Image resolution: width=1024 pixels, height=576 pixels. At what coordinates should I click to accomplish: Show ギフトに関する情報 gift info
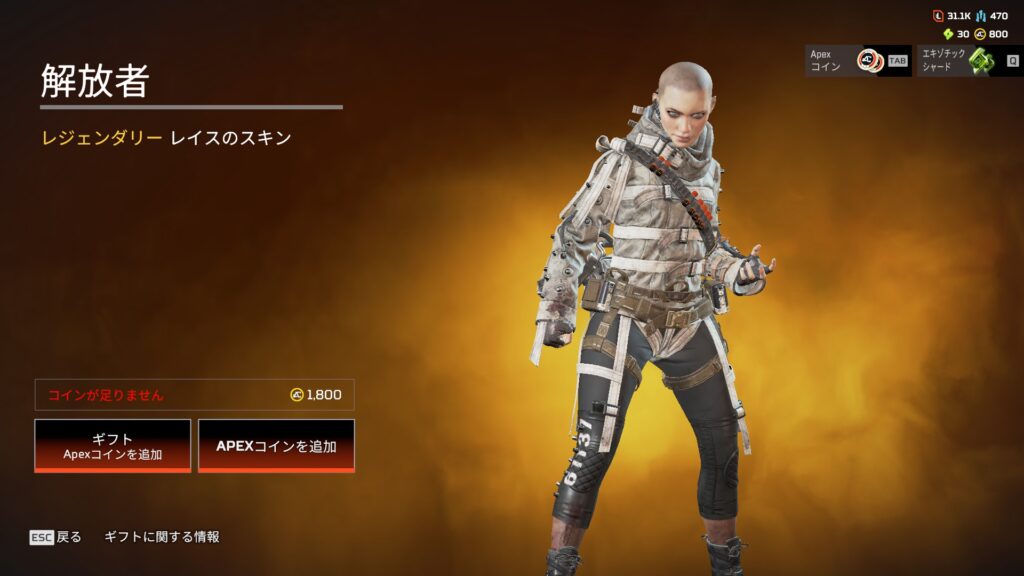pyautogui.click(x=162, y=537)
